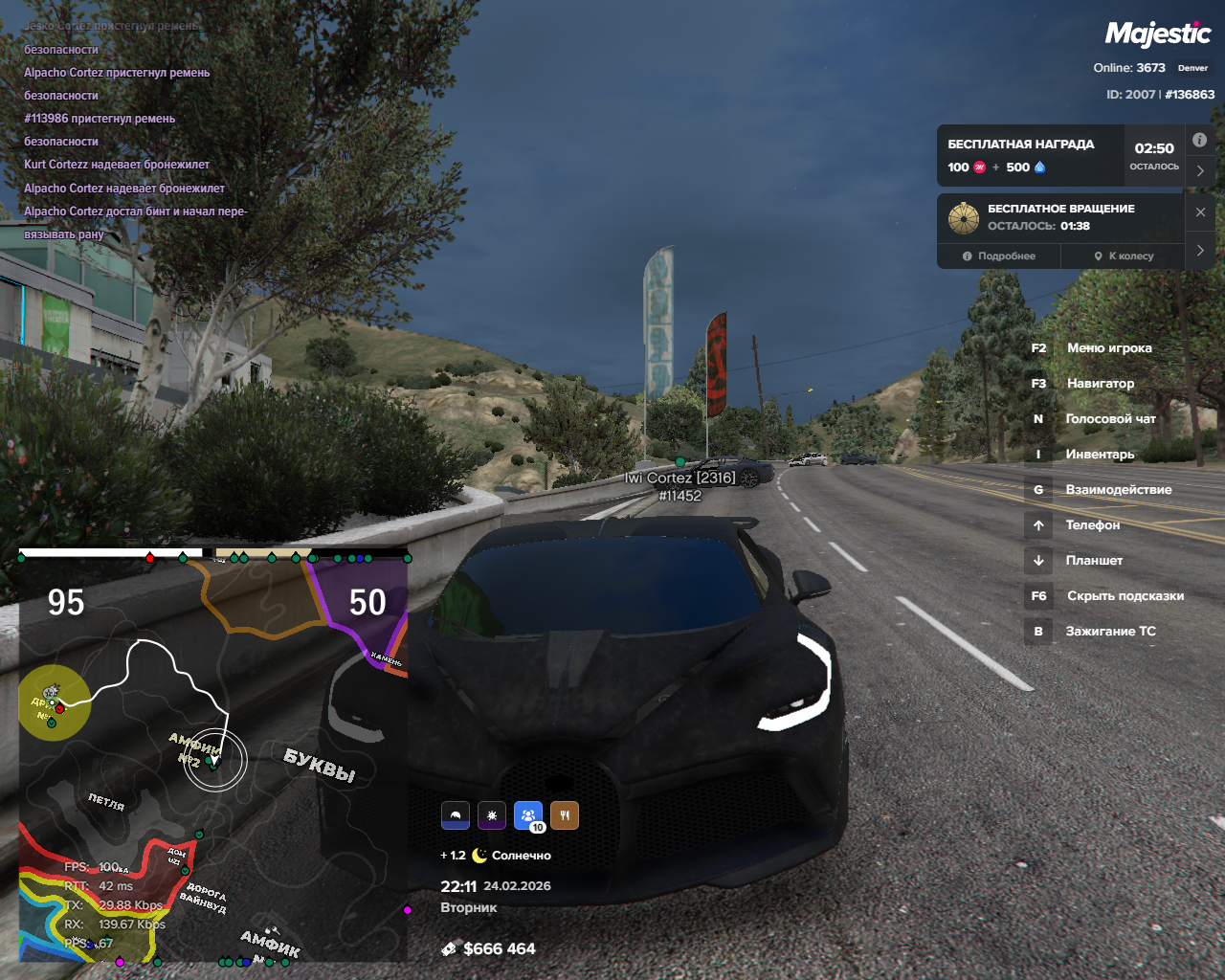The height and width of the screenshot is (980, 1225).
Task: Select the circled waypoint marker on the minimap
Action: pyautogui.click(x=215, y=761)
